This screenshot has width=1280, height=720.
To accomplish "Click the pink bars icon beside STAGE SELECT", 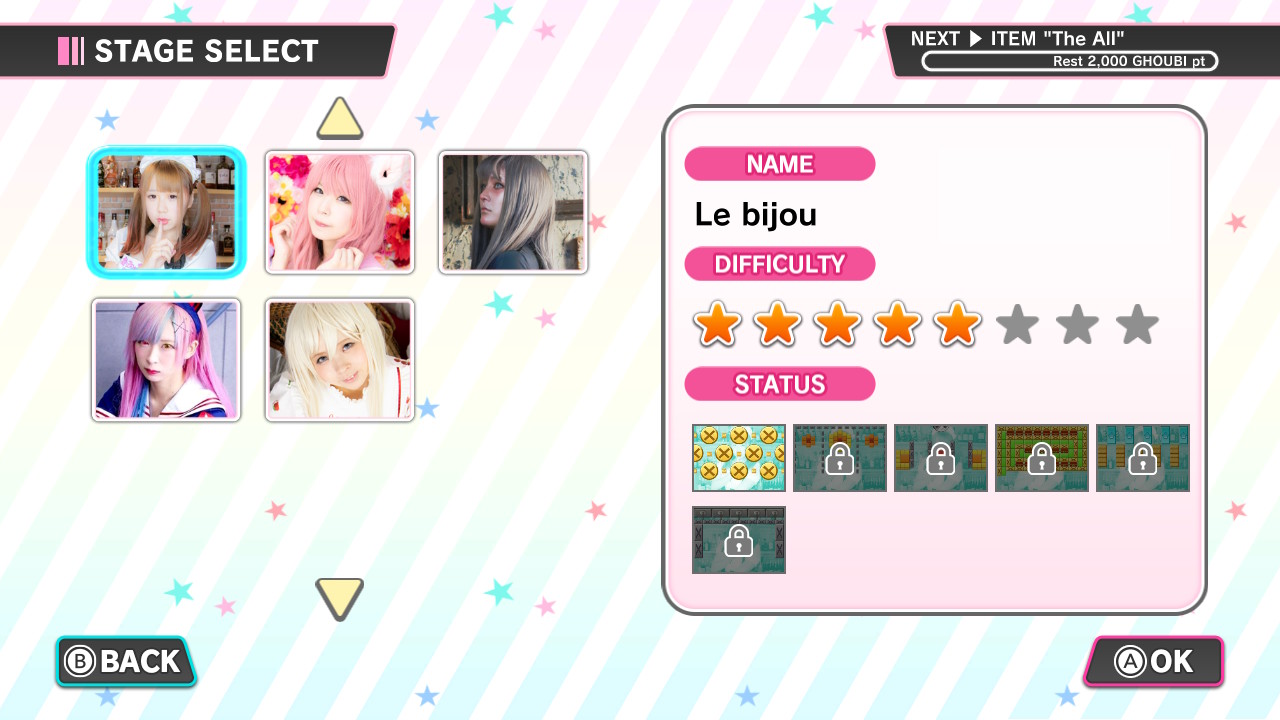I will (x=69, y=50).
